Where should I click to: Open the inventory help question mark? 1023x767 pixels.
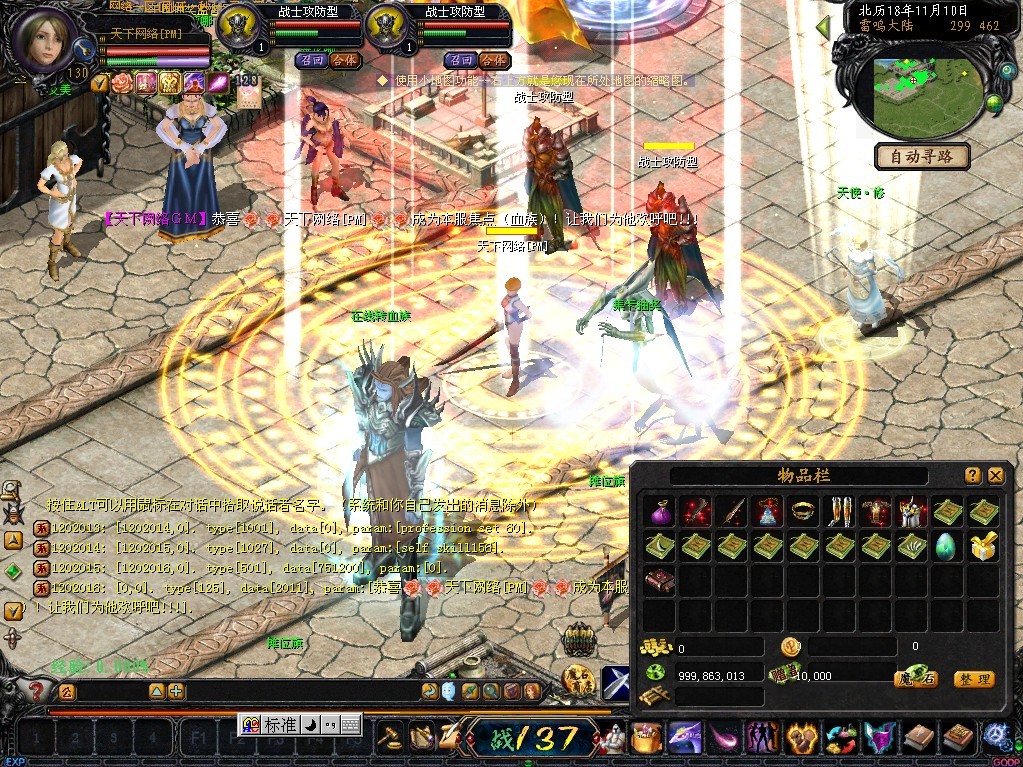[x=972, y=475]
